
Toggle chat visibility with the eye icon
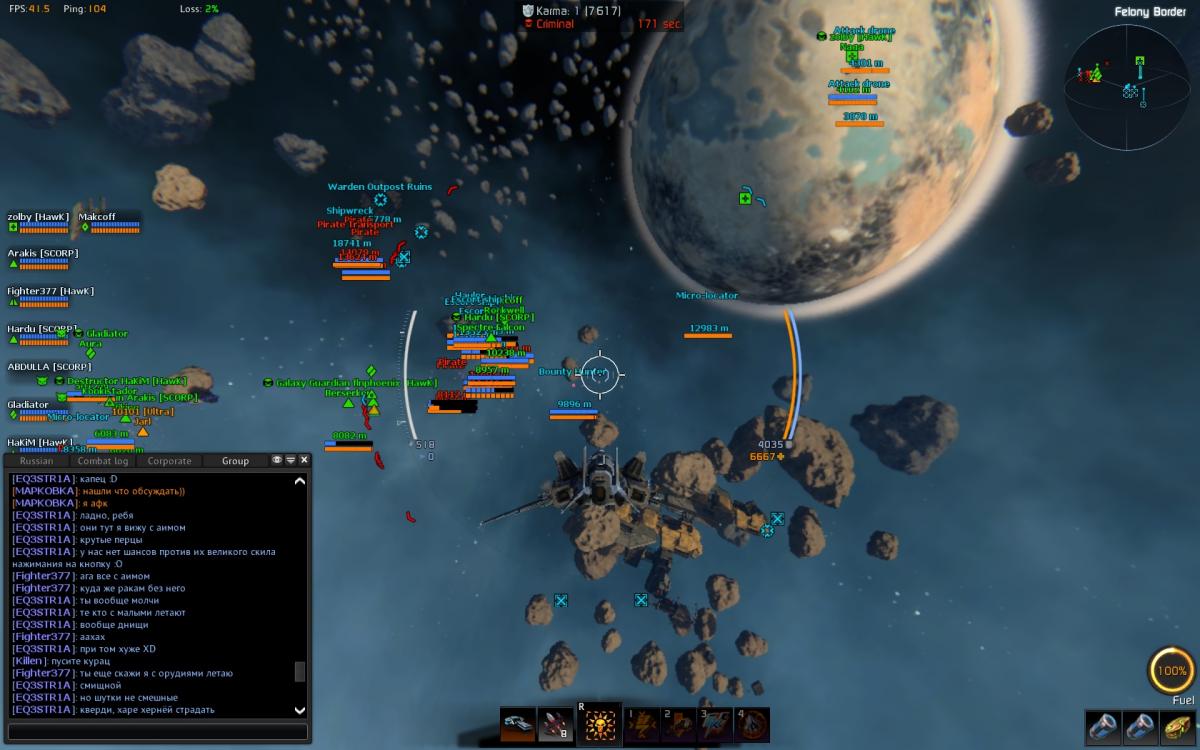277,460
